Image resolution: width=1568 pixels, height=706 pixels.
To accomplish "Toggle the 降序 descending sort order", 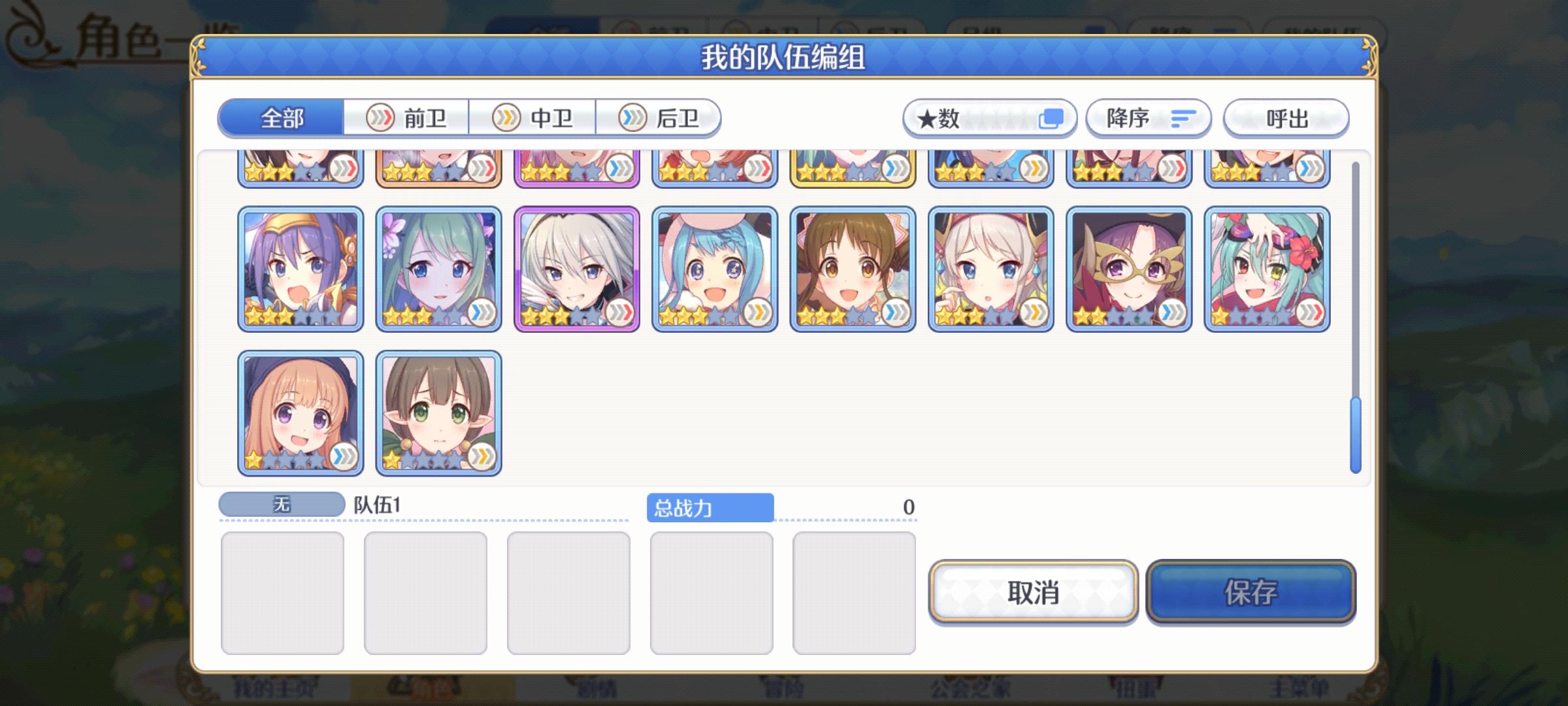I will click(1148, 118).
